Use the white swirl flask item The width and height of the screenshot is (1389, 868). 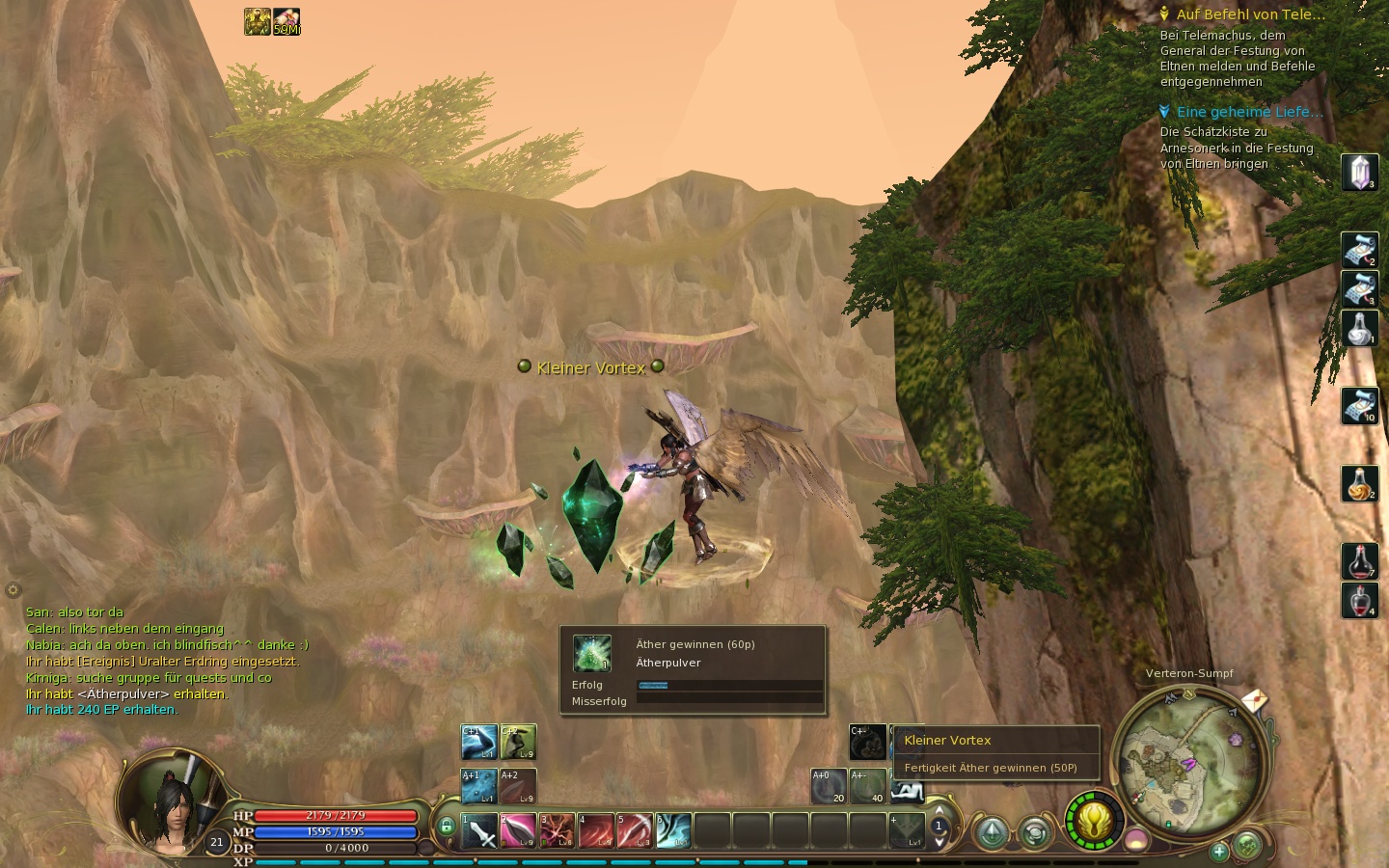pos(1360,329)
